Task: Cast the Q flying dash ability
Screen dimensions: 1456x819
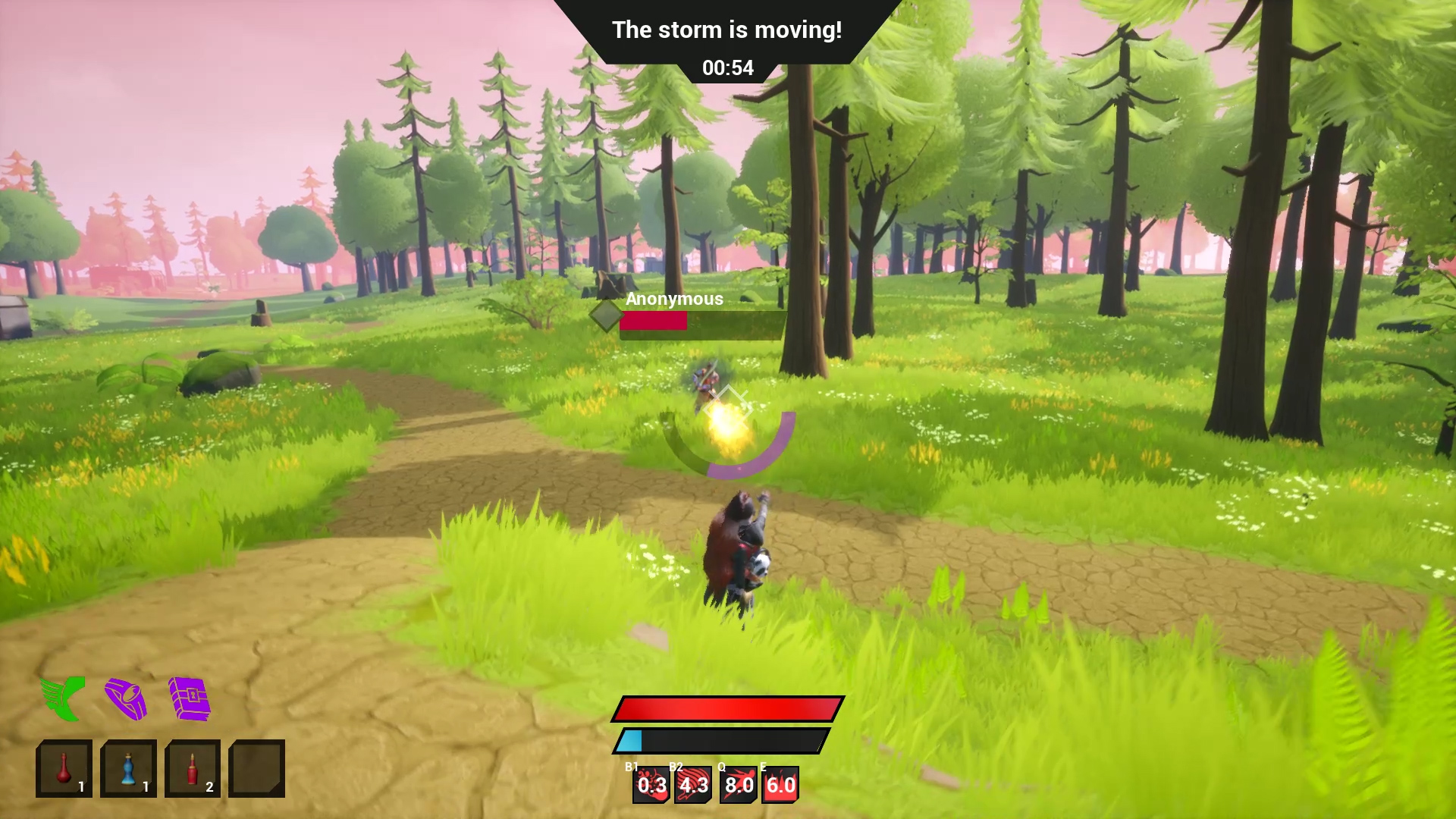Action: pos(738,785)
